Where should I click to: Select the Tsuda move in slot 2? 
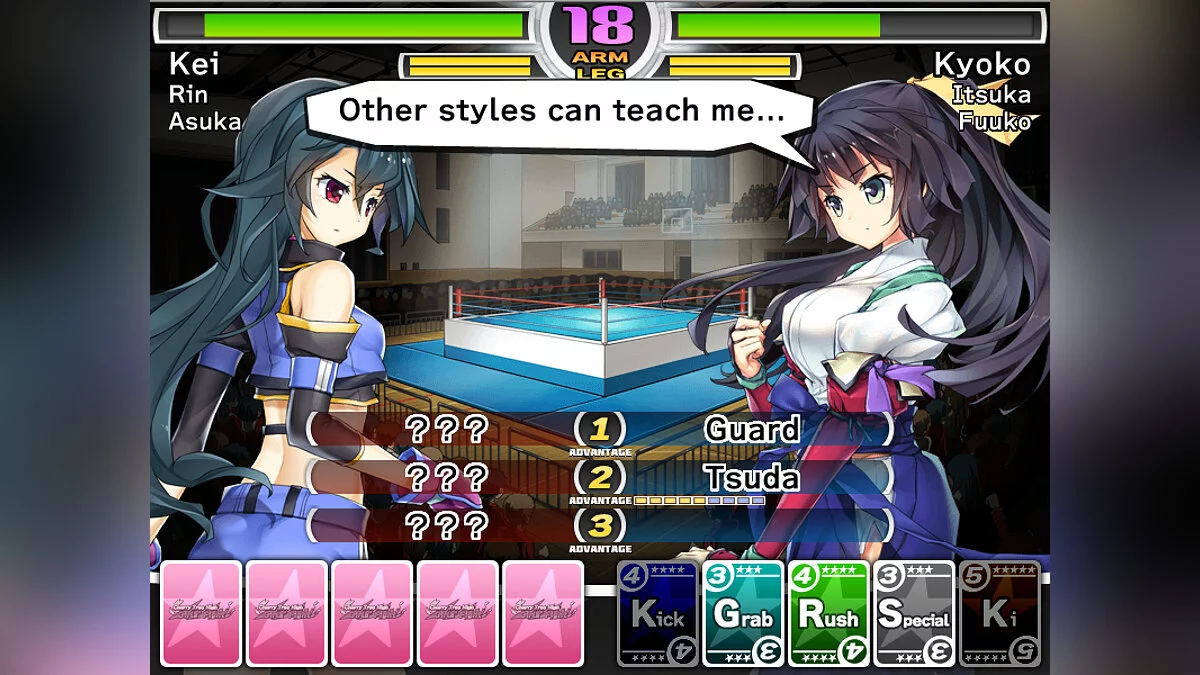point(752,478)
